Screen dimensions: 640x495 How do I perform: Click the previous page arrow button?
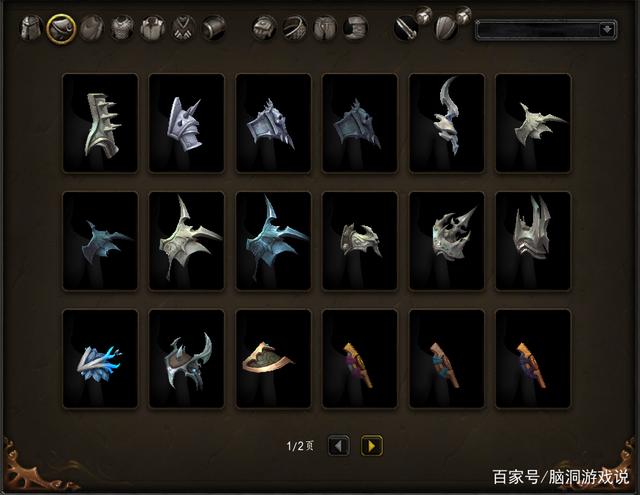tap(339, 446)
